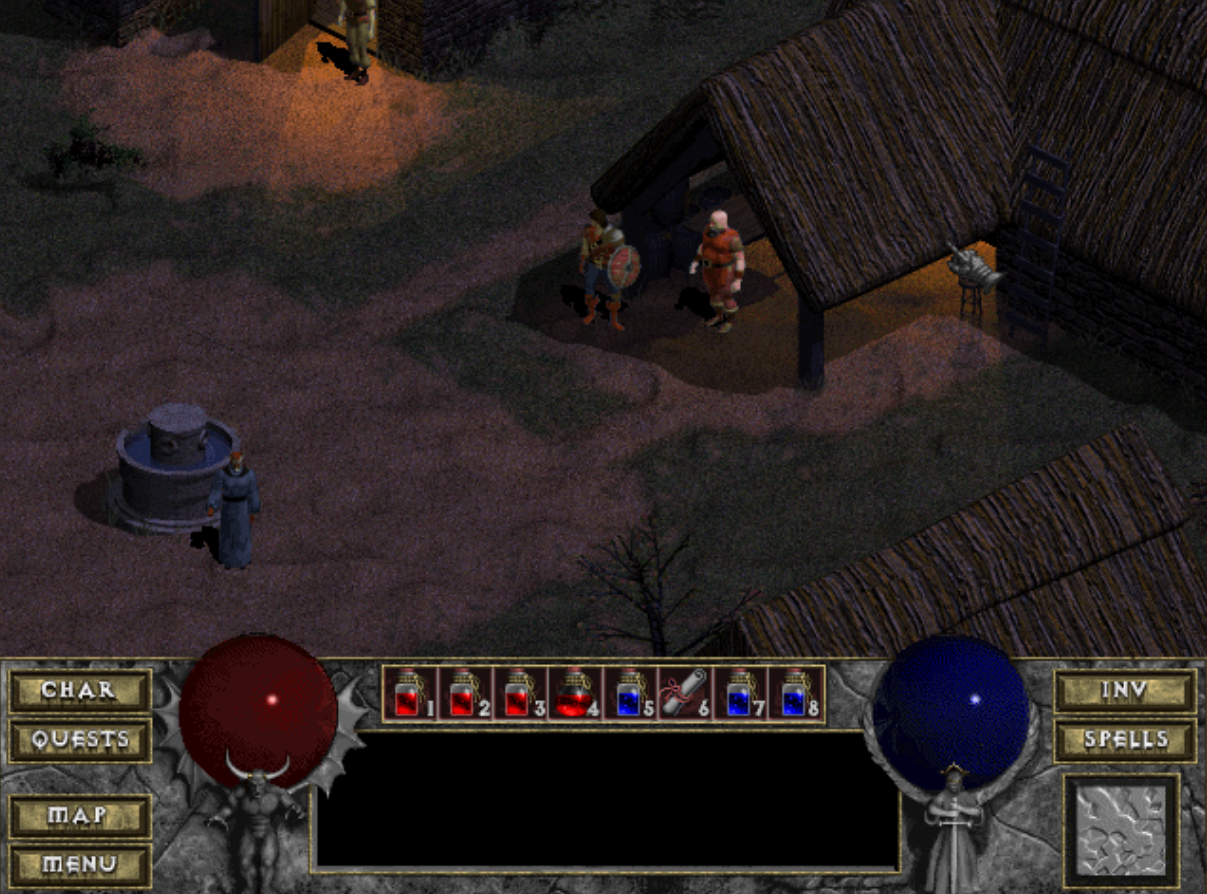Open the INV inventory panel
The height and width of the screenshot is (894, 1207).
[x=1125, y=690]
